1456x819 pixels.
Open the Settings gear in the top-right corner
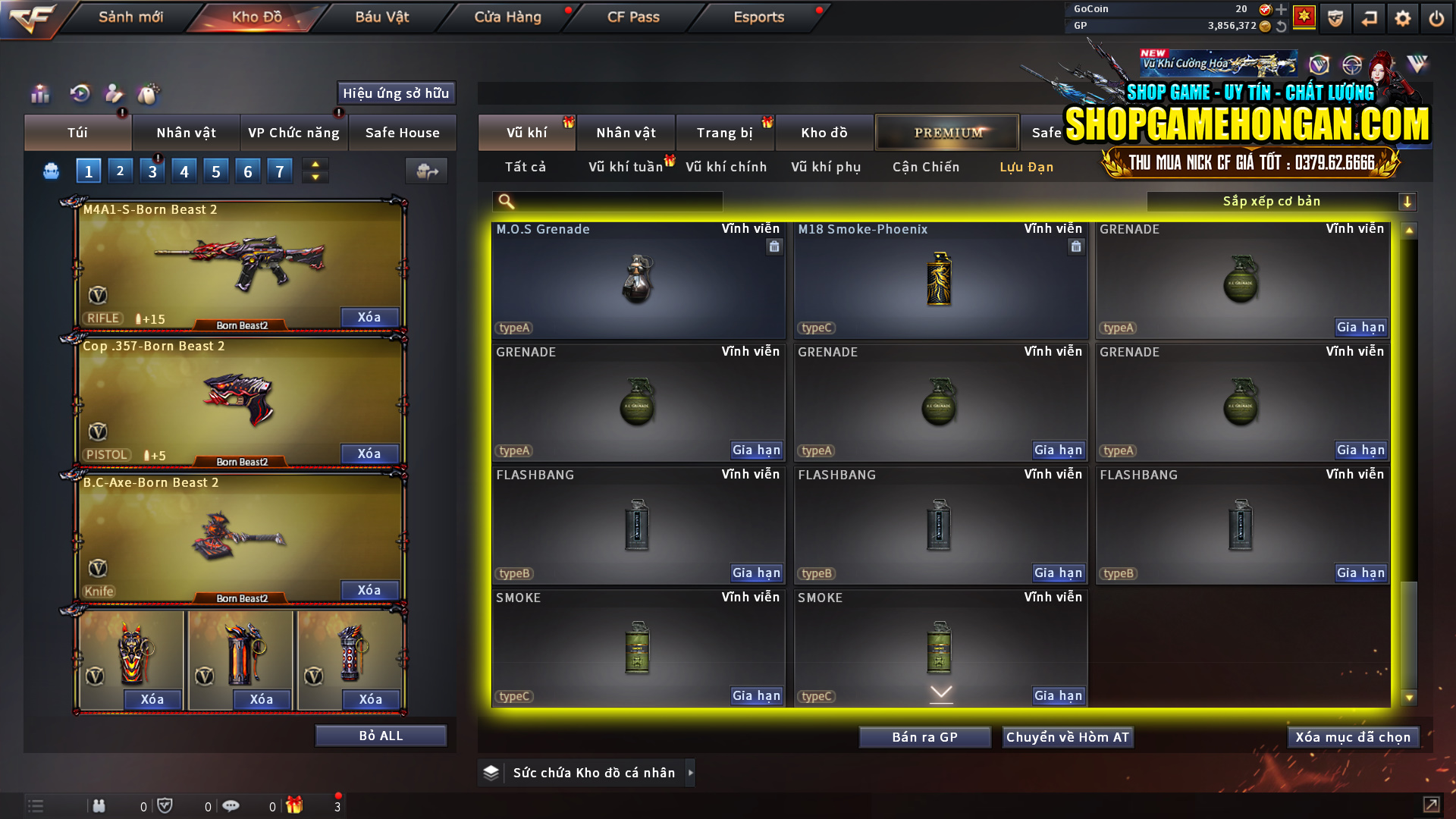1403,17
